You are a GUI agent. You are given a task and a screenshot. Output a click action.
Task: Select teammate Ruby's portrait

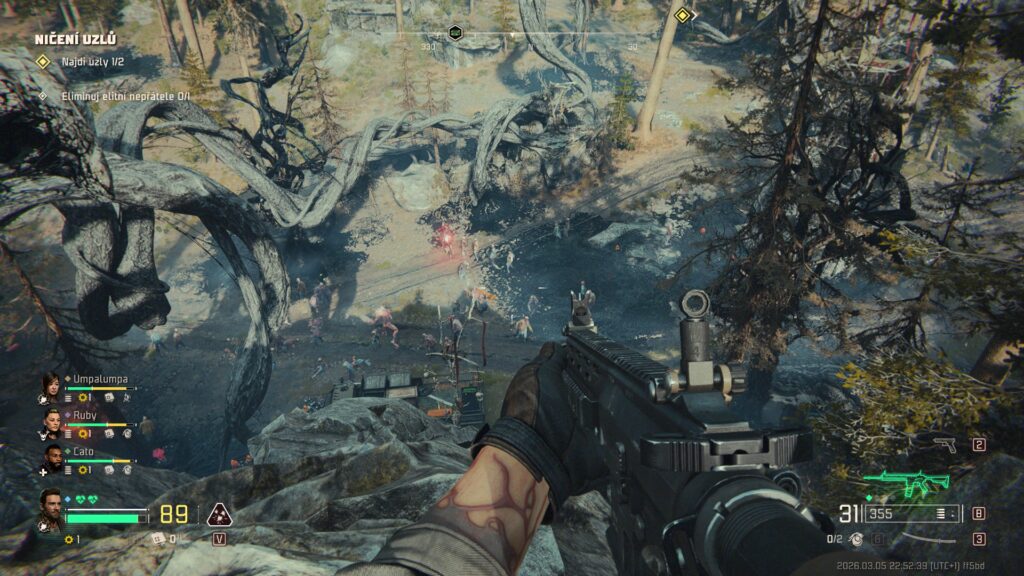pos(50,423)
